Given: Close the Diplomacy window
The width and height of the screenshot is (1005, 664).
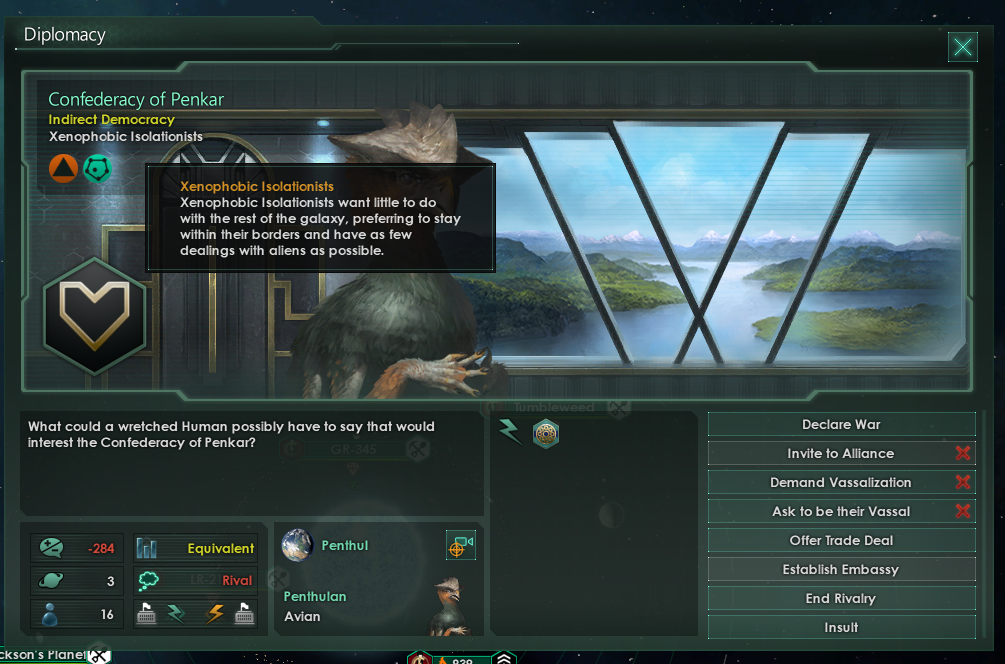Looking at the screenshot, I should tap(962, 46).
